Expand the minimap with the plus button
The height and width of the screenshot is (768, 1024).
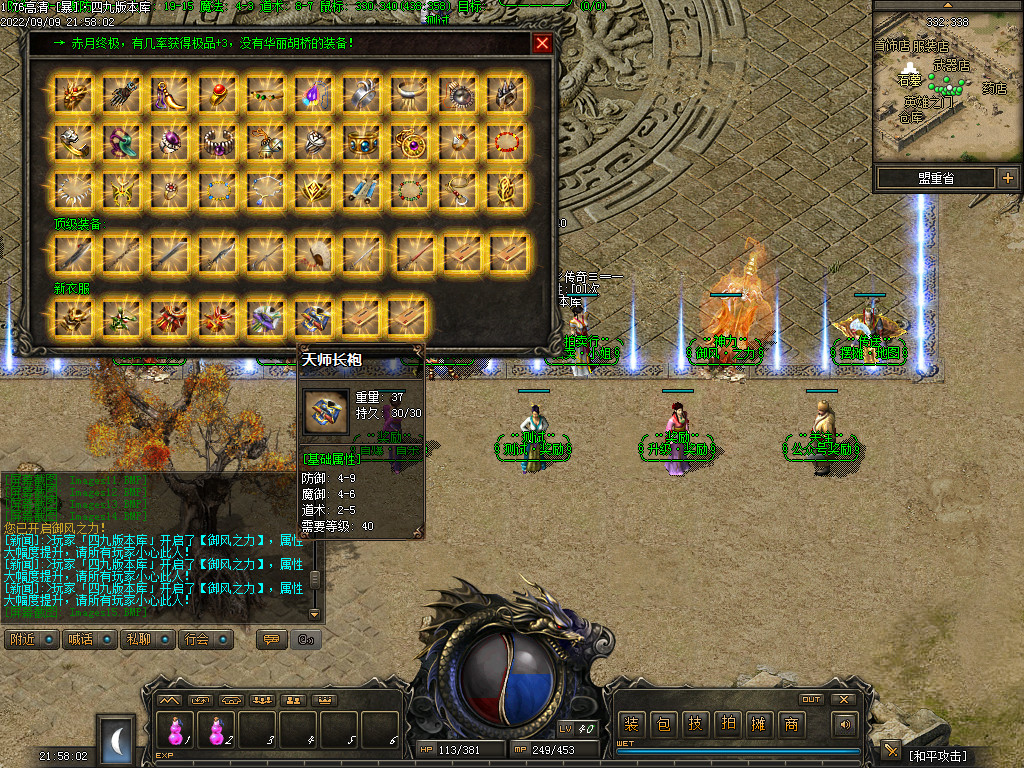[x=1007, y=178]
